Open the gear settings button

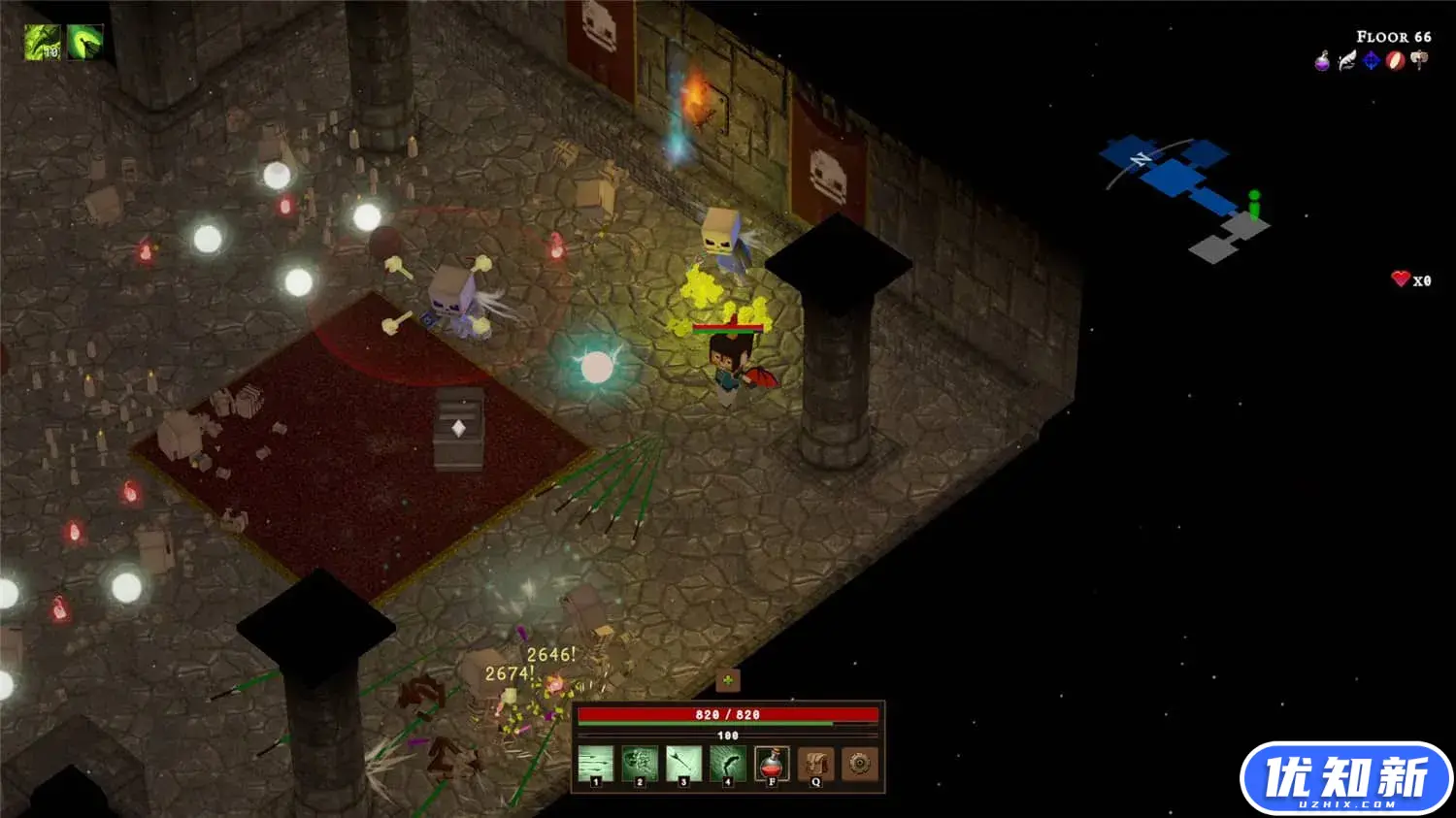pyautogui.click(x=859, y=763)
